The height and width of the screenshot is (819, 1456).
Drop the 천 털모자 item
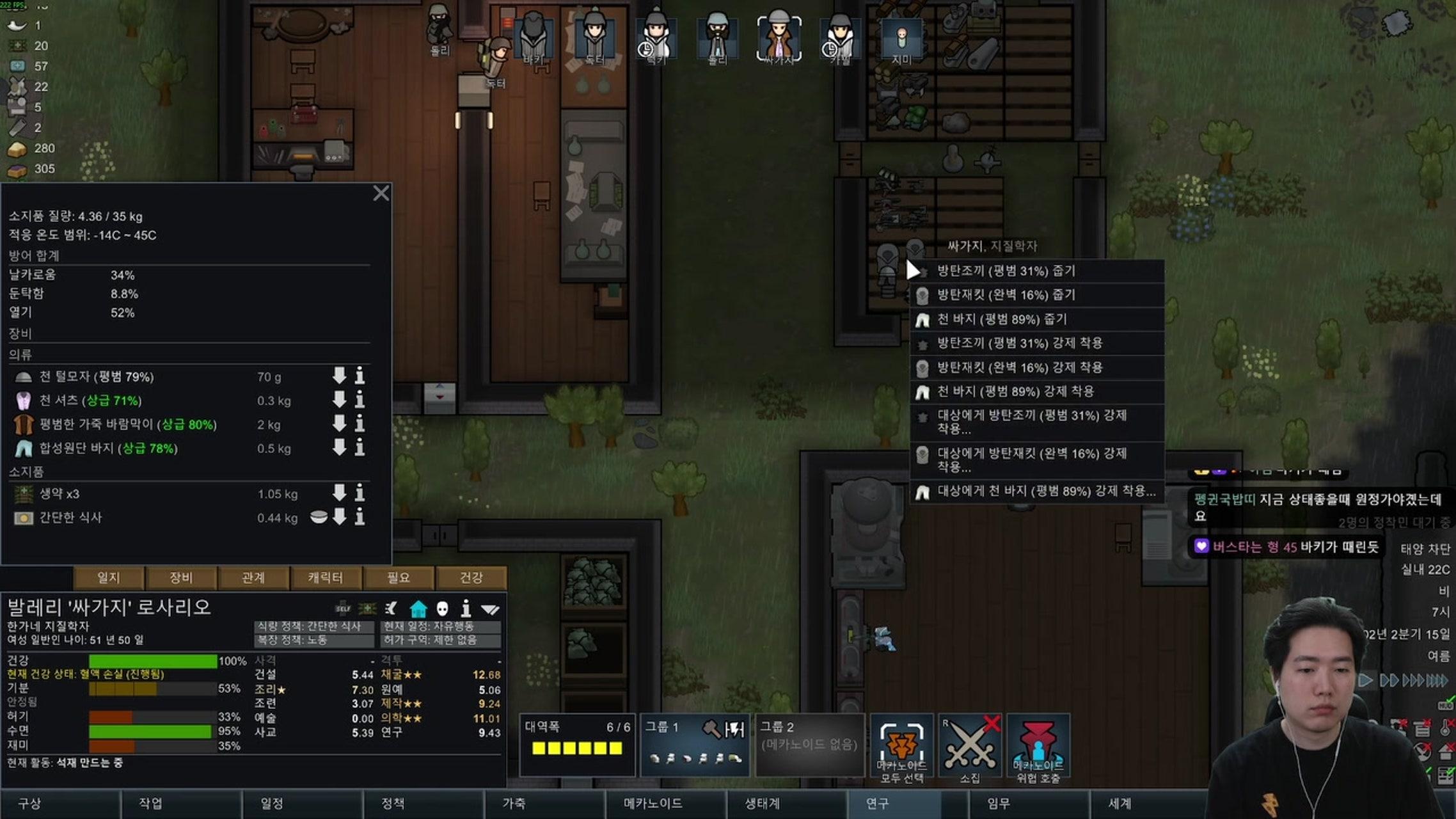click(339, 376)
